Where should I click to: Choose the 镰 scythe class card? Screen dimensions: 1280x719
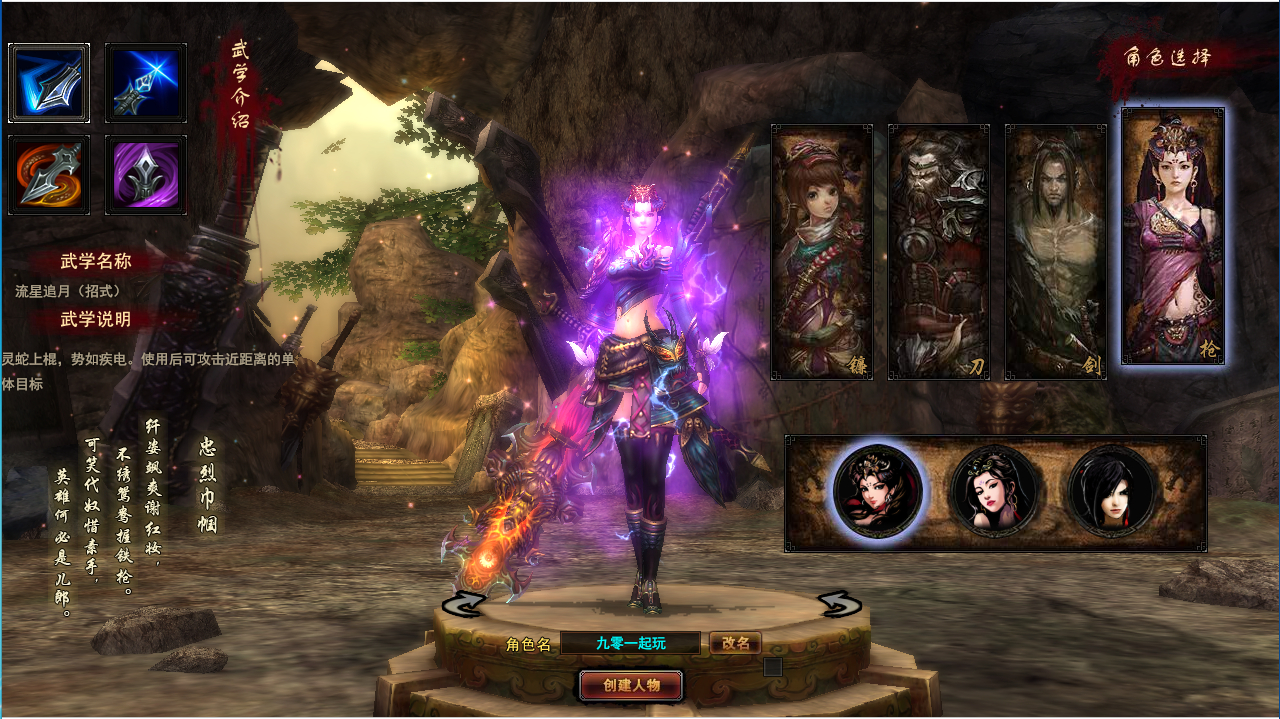(822, 252)
